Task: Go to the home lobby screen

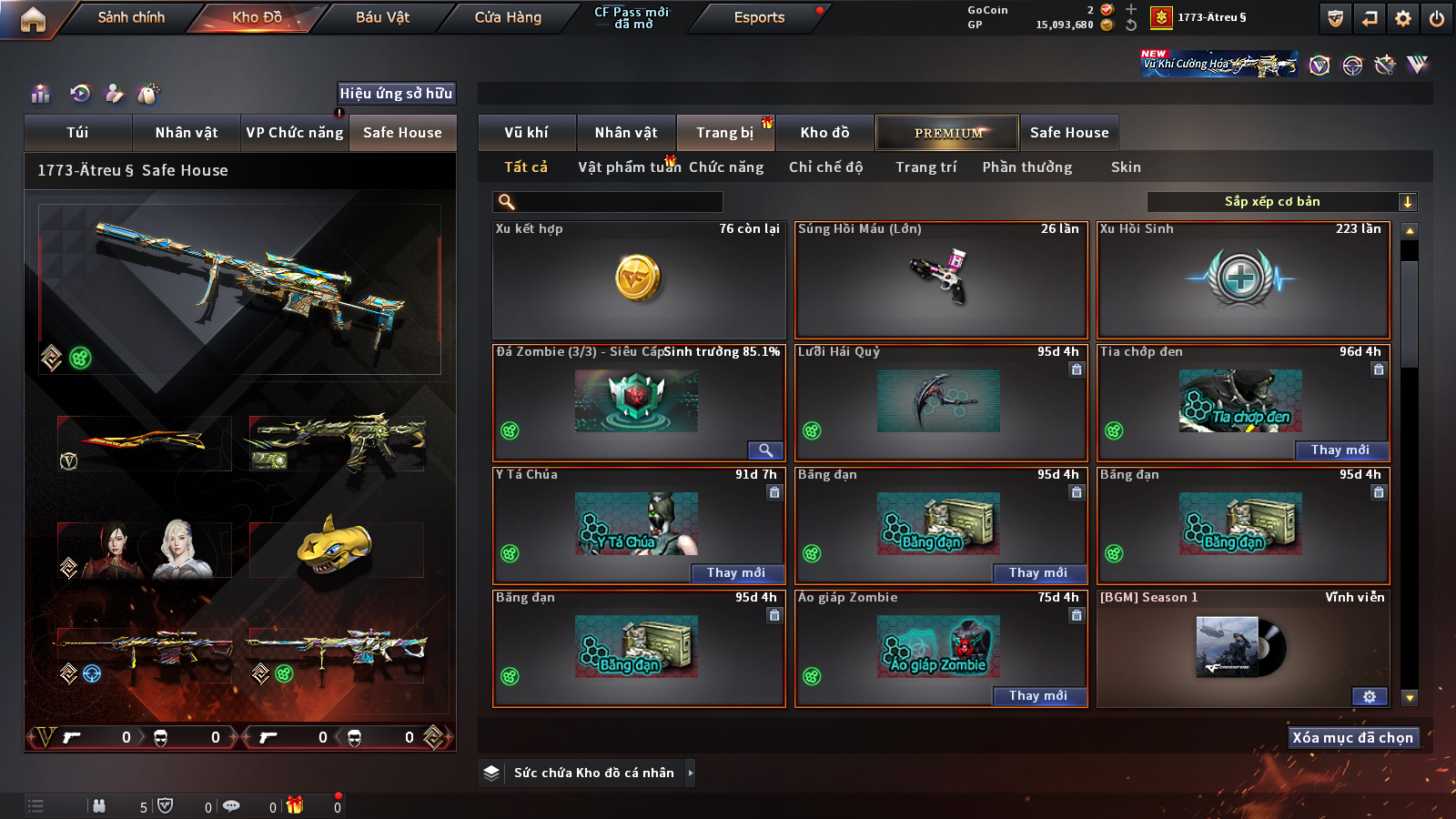Action: click(33, 19)
